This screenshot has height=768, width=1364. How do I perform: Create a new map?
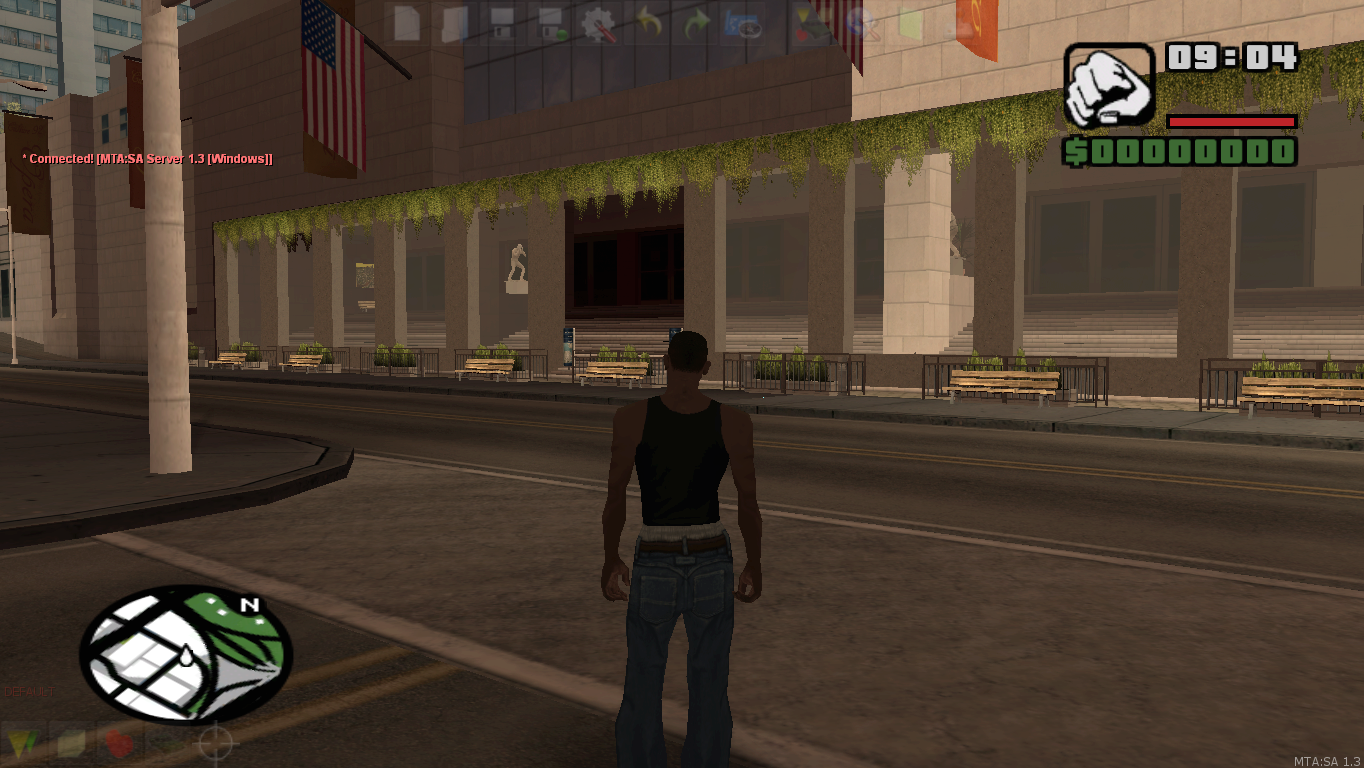click(x=407, y=25)
